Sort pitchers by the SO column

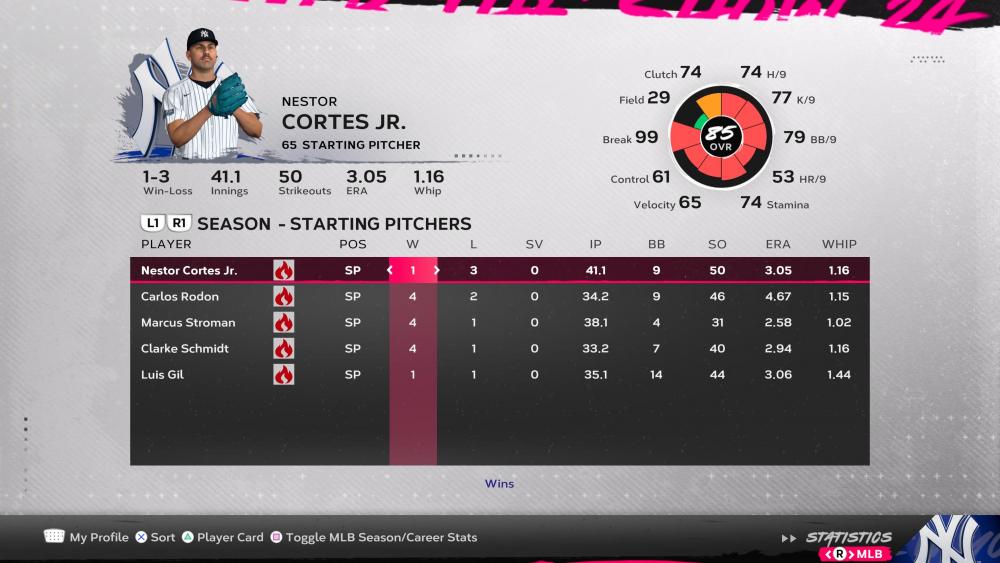click(x=717, y=244)
